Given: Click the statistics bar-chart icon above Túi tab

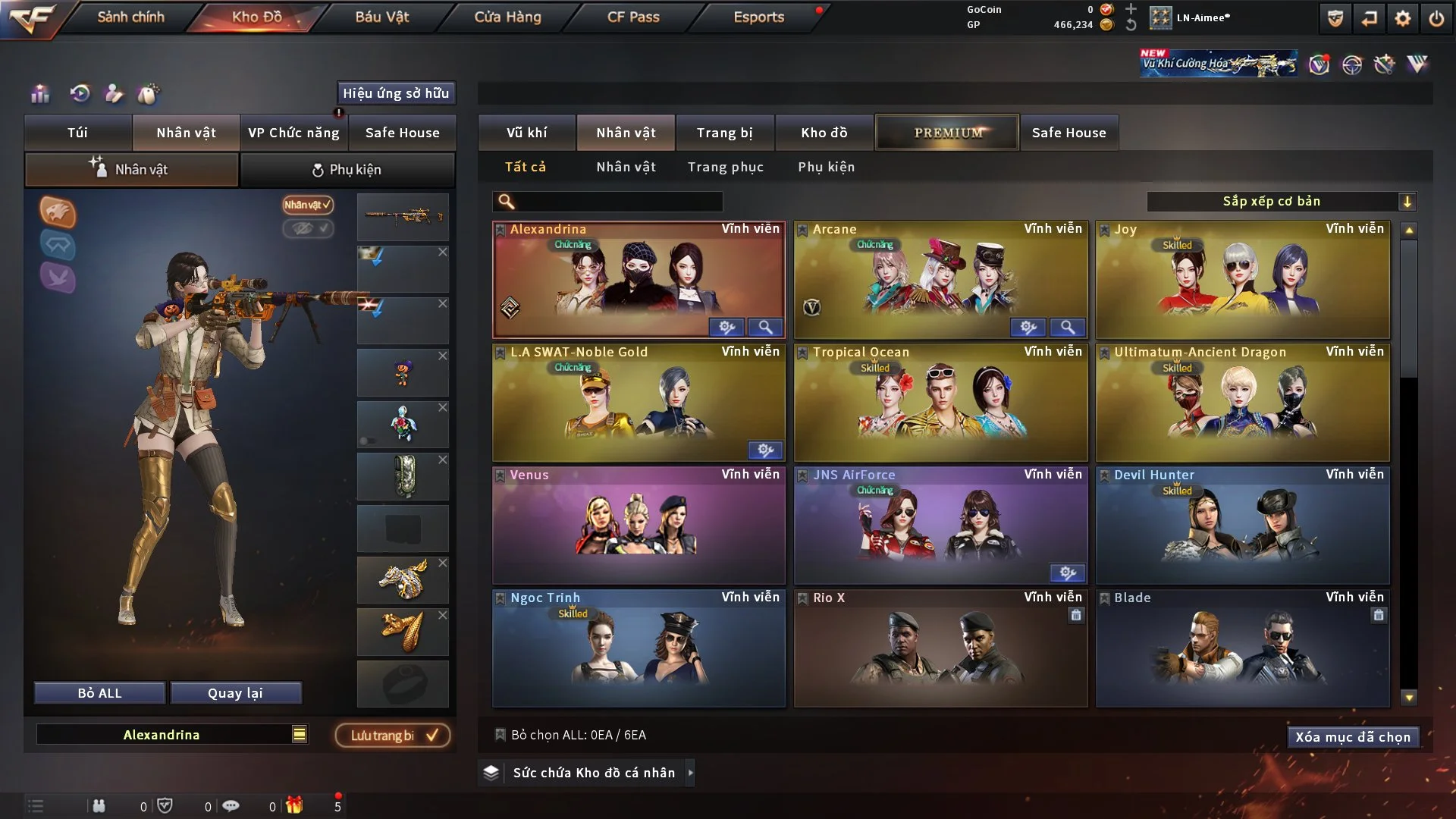Looking at the screenshot, I should pos(40,94).
